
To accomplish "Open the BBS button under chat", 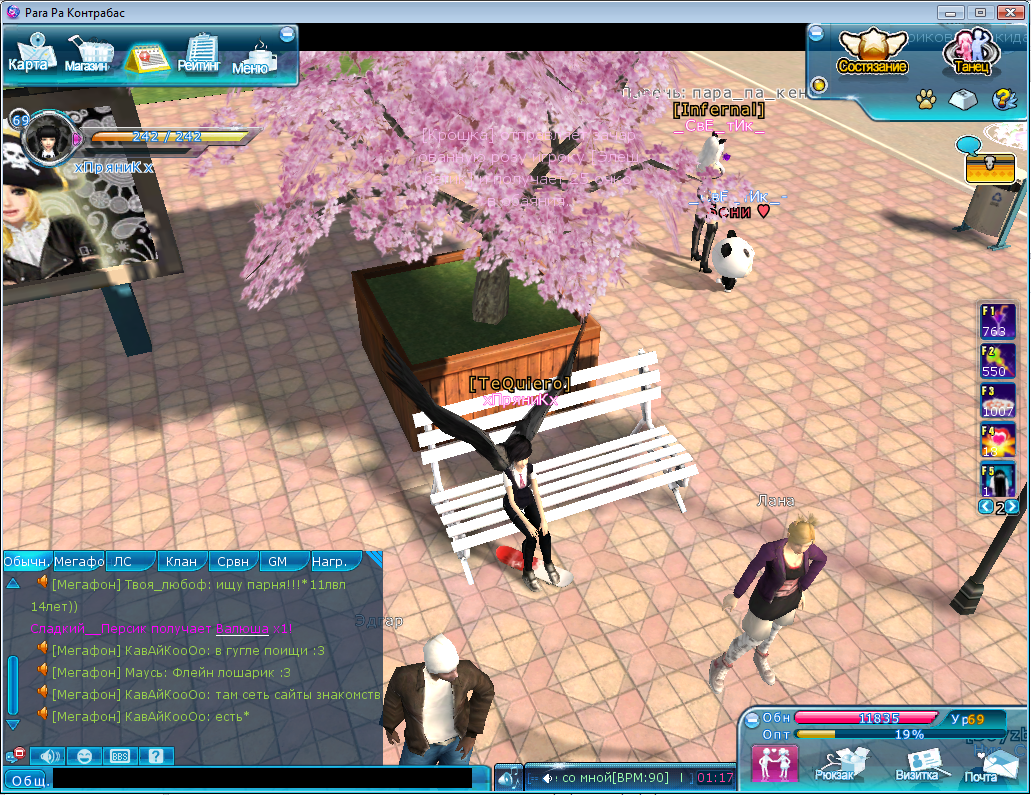I will click(120, 756).
